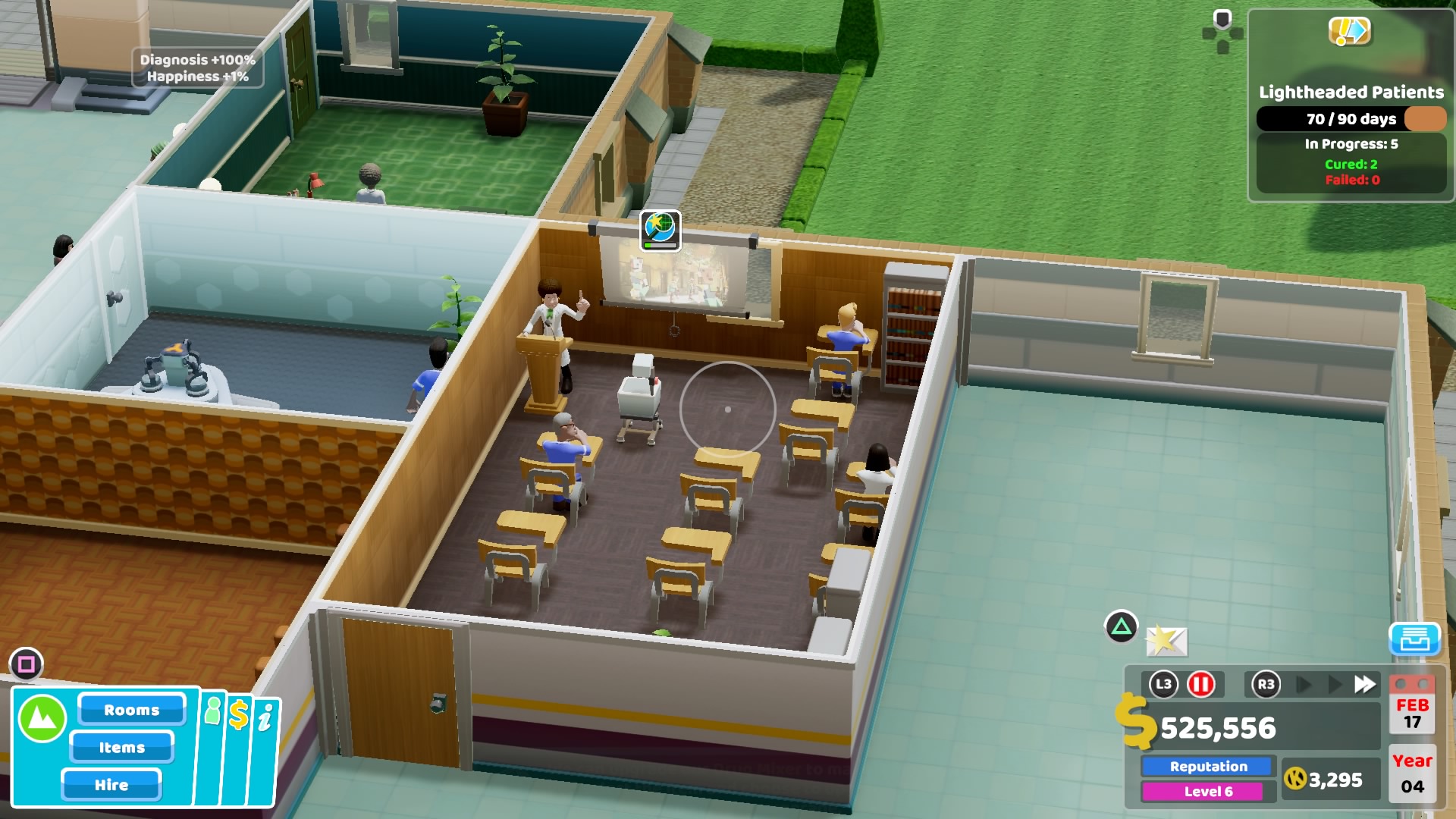Viewport: 1456px width, 819px height.
Task: Select single-speed play arrow
Action: coord(1304,685)
